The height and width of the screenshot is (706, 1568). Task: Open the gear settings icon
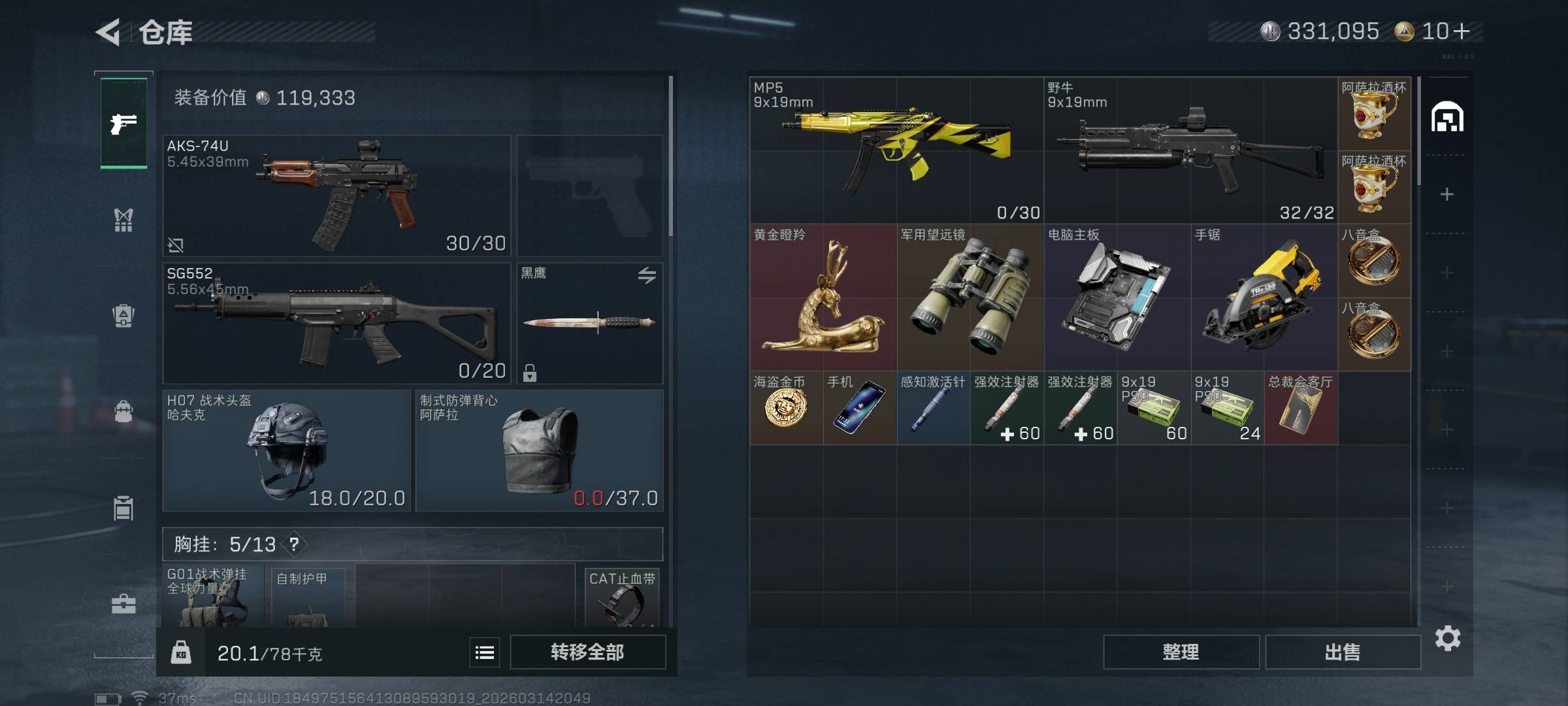[1447, 638]
